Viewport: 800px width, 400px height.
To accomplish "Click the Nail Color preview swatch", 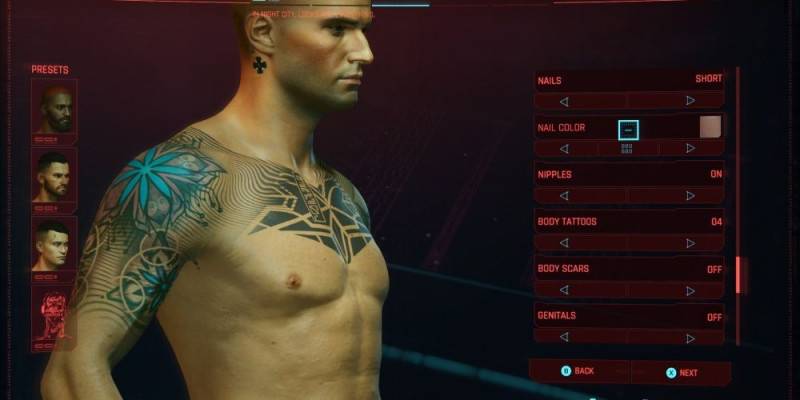I will click(710, 127).
